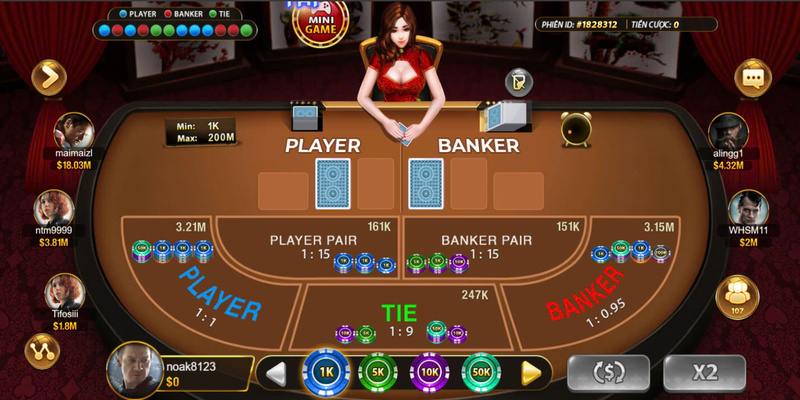Screen dimensions: 800x400
Task: View player maimaizl's avatar profile
Action: coord(74,131)
